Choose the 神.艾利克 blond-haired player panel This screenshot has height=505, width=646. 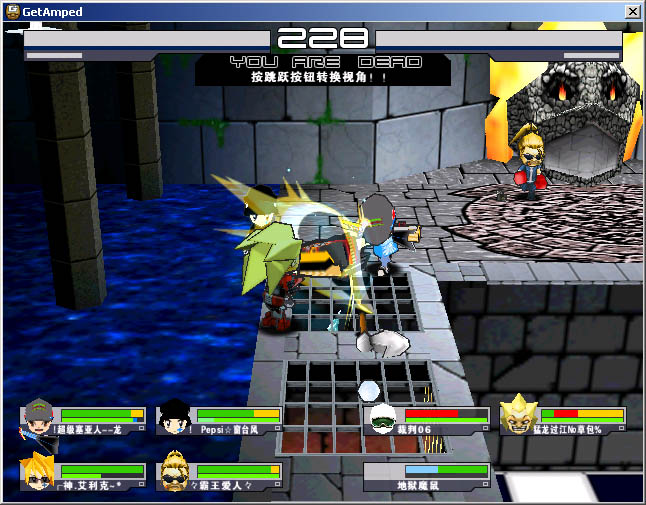(84, 476)
